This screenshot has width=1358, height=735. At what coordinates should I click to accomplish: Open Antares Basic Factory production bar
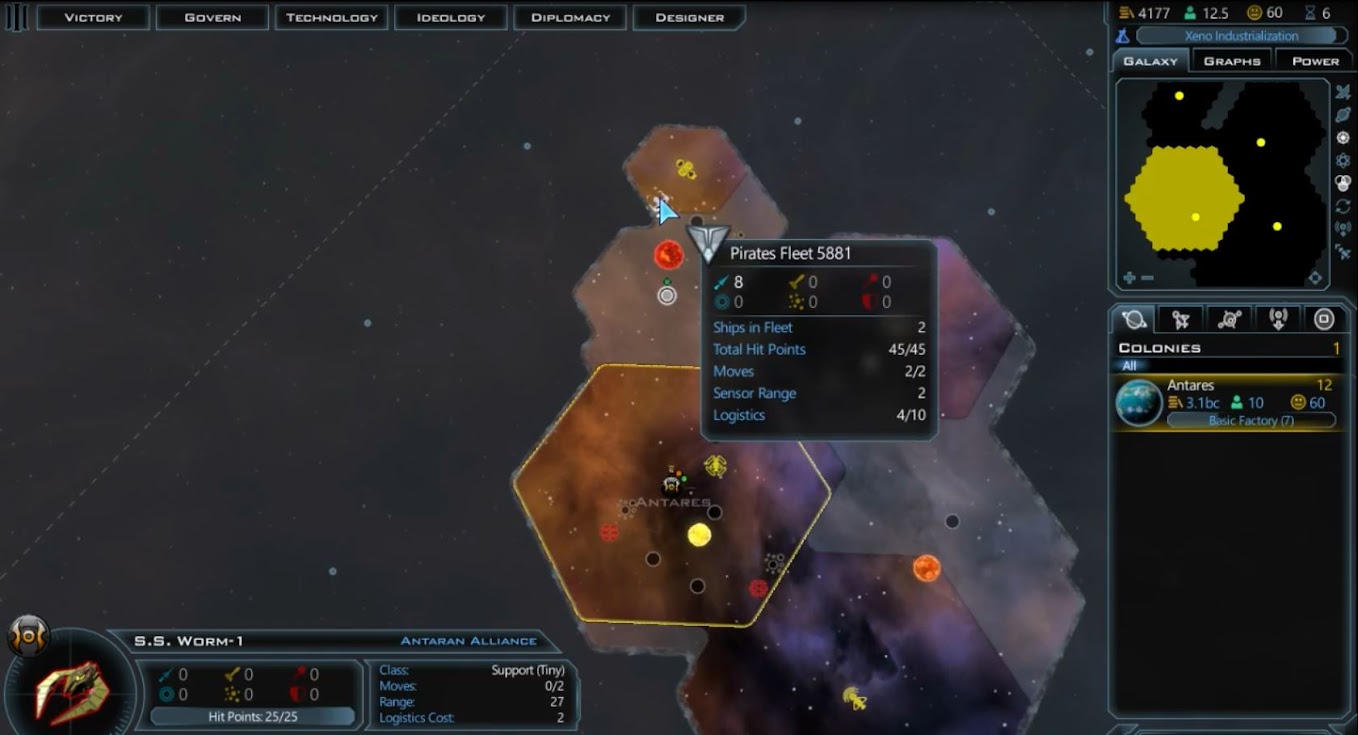coord(1251,421)
